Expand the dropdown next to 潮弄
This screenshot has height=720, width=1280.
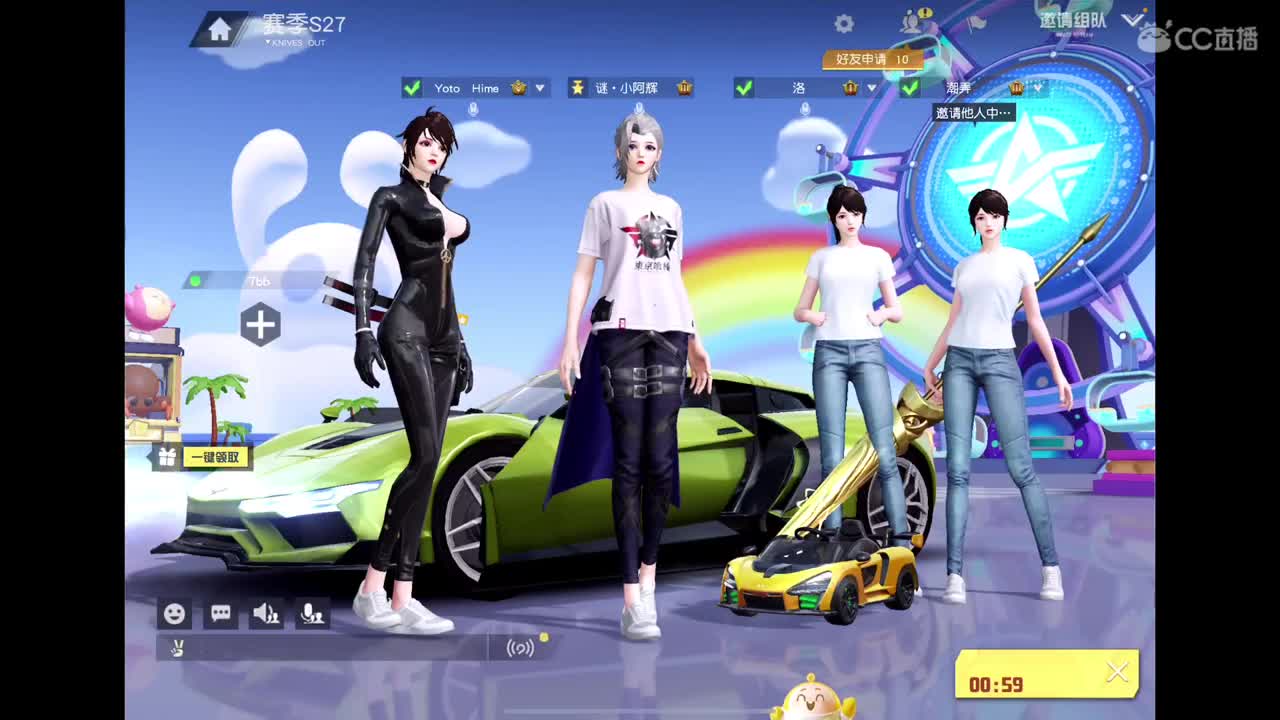[1040, 88]
